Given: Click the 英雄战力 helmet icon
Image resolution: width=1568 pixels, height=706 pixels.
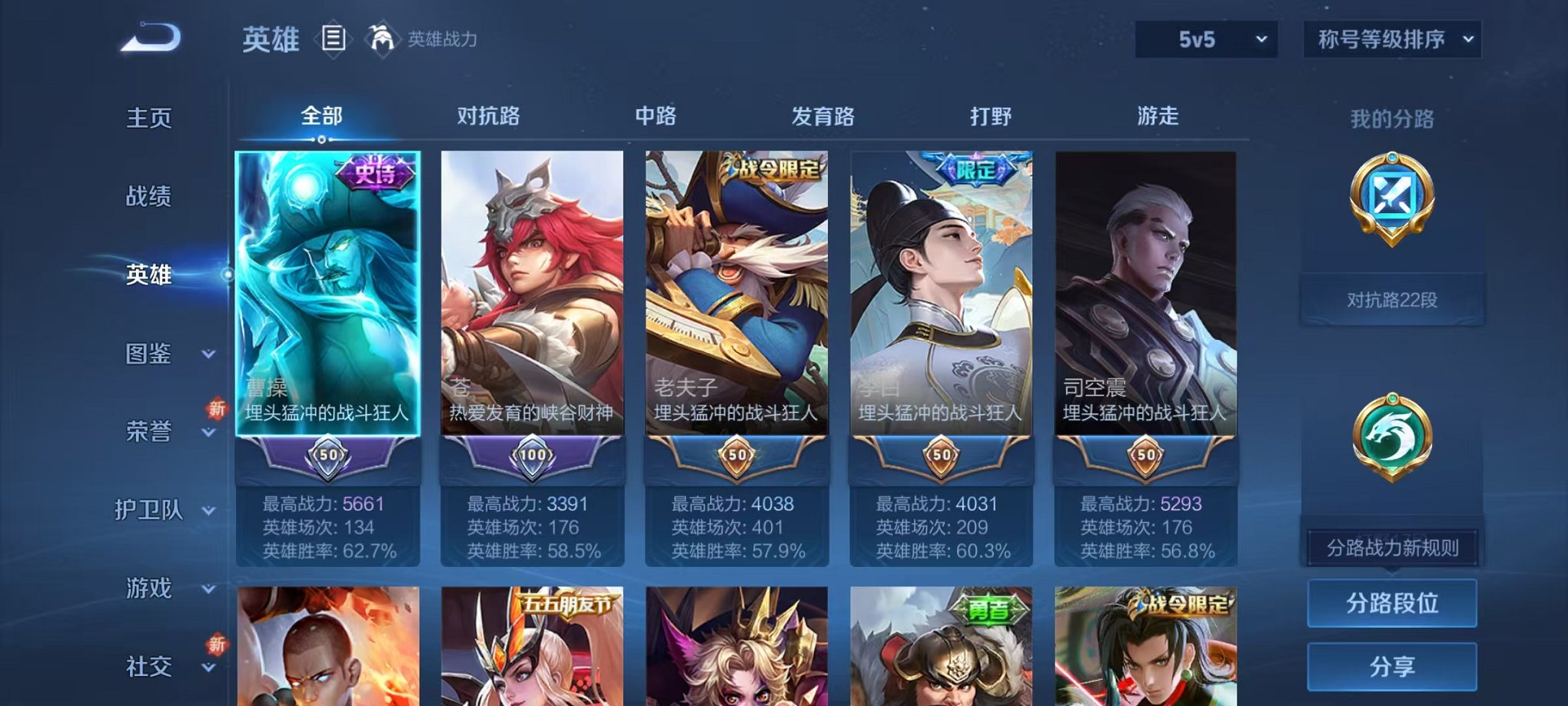Looking at the screenshot, I should (381, 36).
